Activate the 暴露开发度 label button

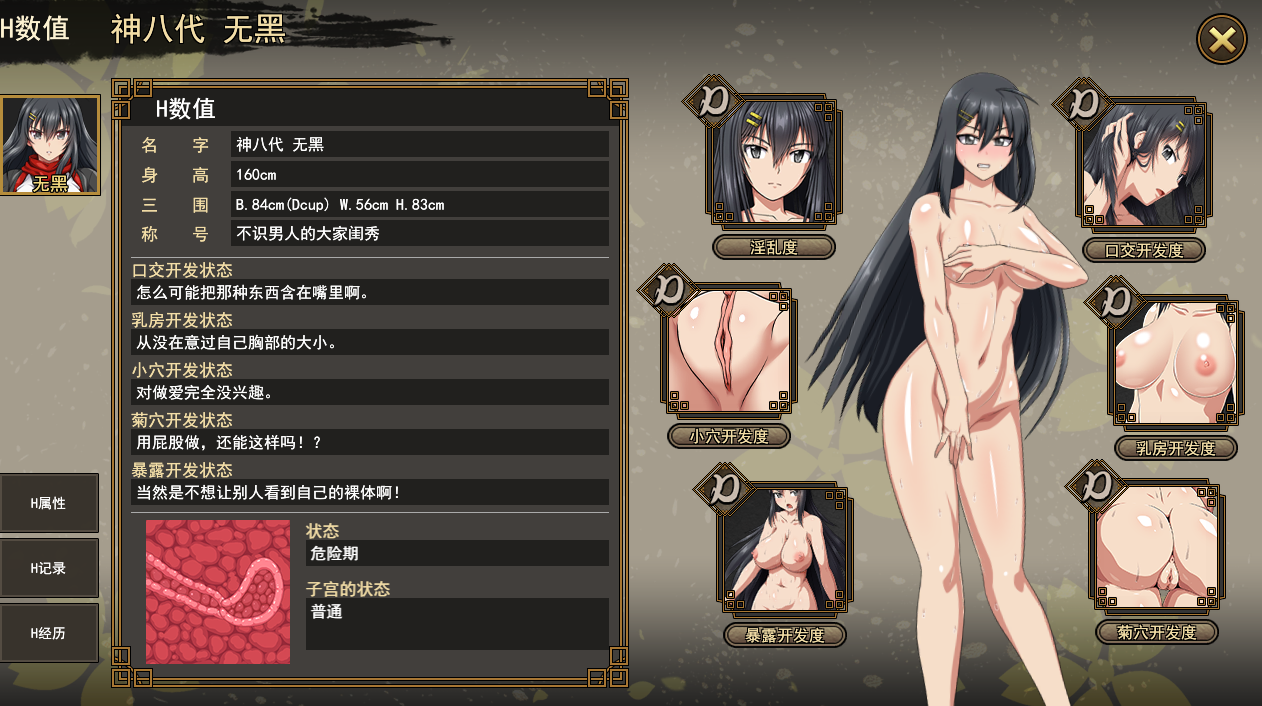click(785, 635)
